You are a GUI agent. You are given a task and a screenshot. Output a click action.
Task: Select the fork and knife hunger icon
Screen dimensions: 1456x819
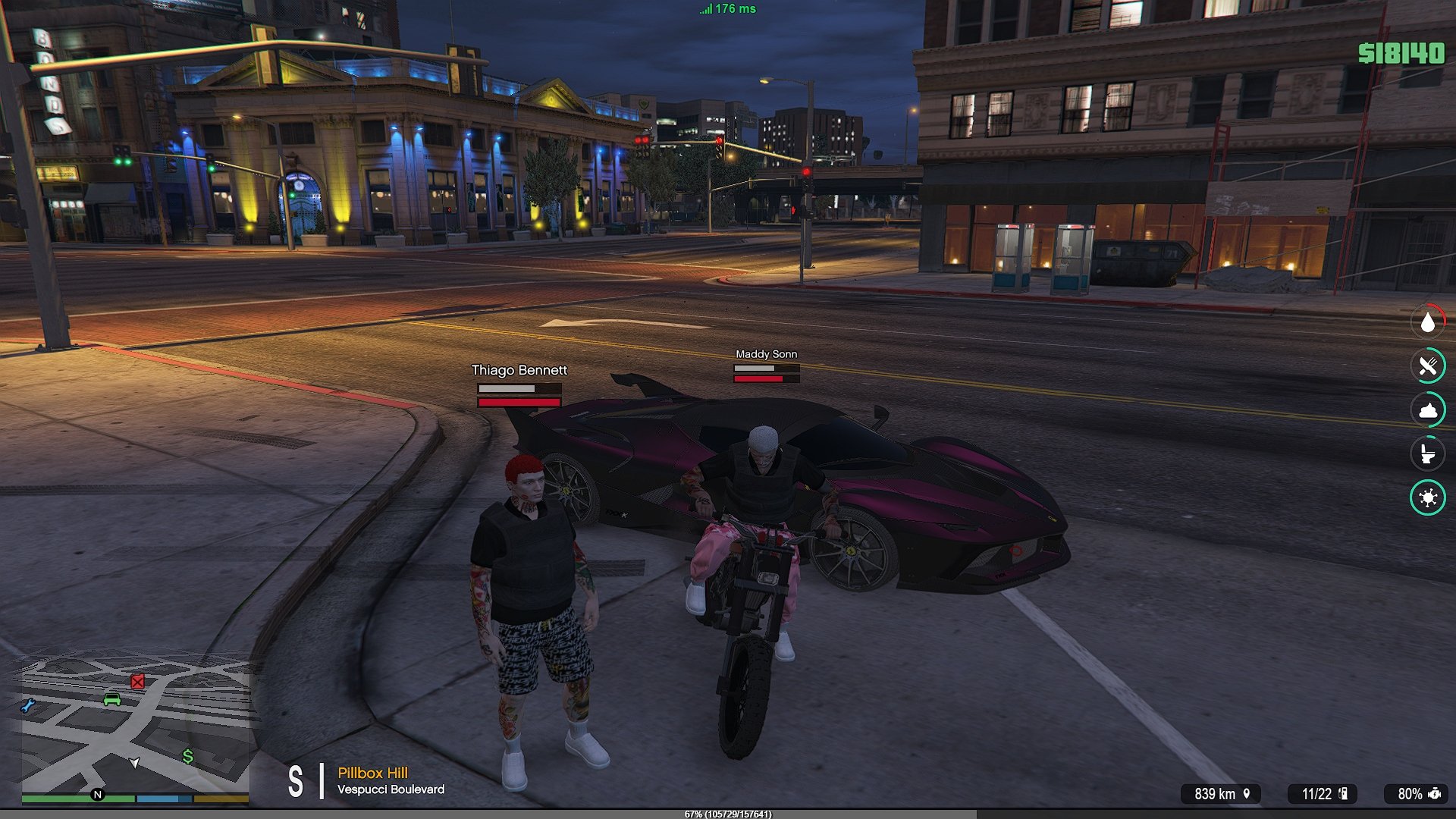(x=1427, y=366)
